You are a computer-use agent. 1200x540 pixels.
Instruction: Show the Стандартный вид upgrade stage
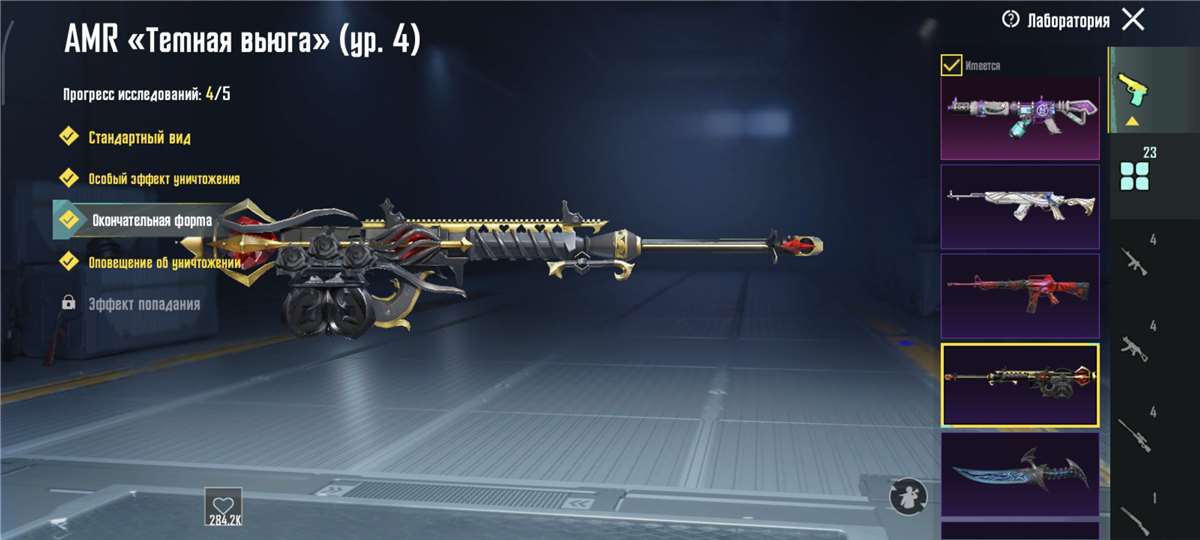coord(139,137)
